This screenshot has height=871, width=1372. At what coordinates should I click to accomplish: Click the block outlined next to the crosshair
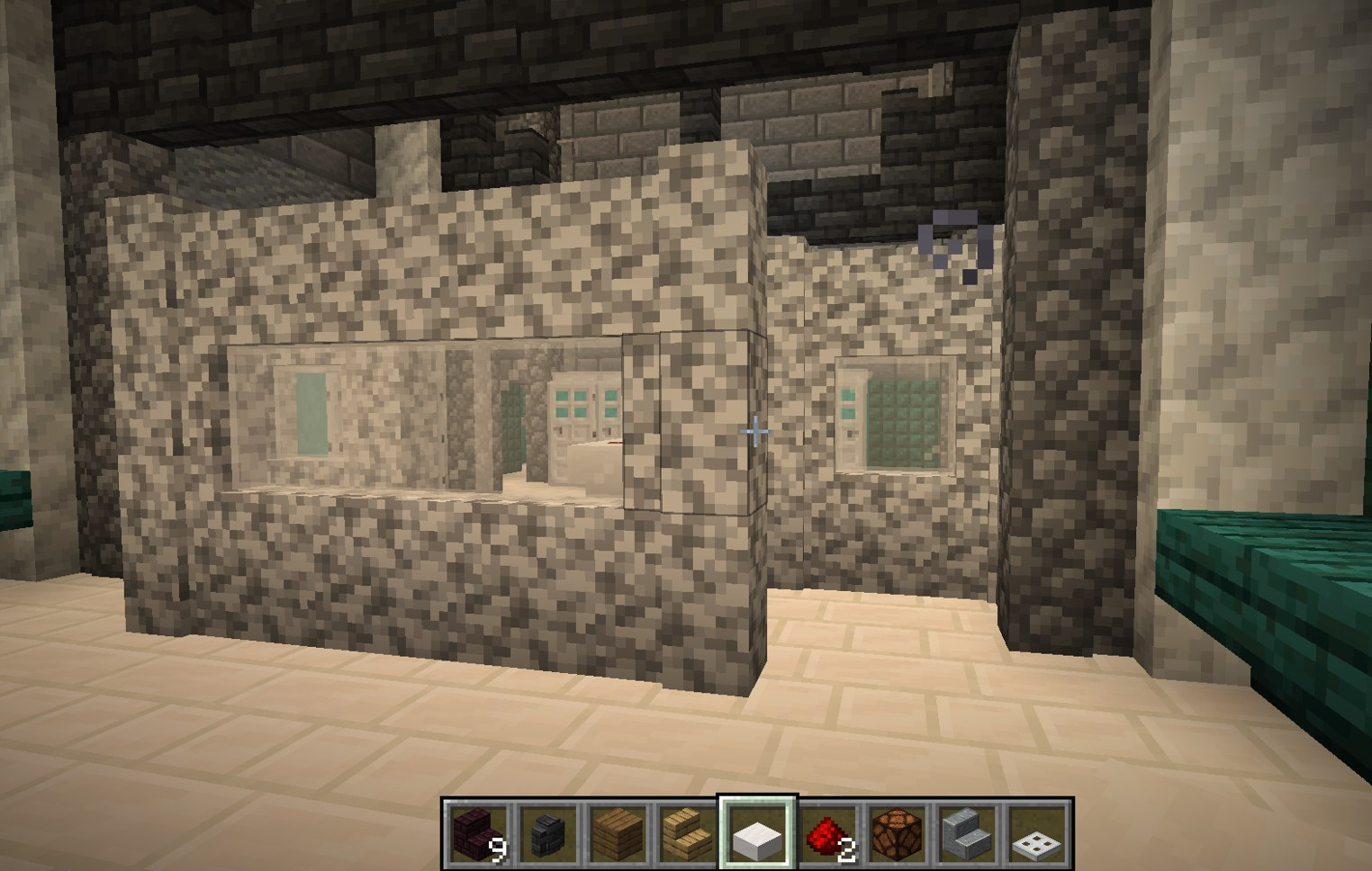[x=693, y=423]
